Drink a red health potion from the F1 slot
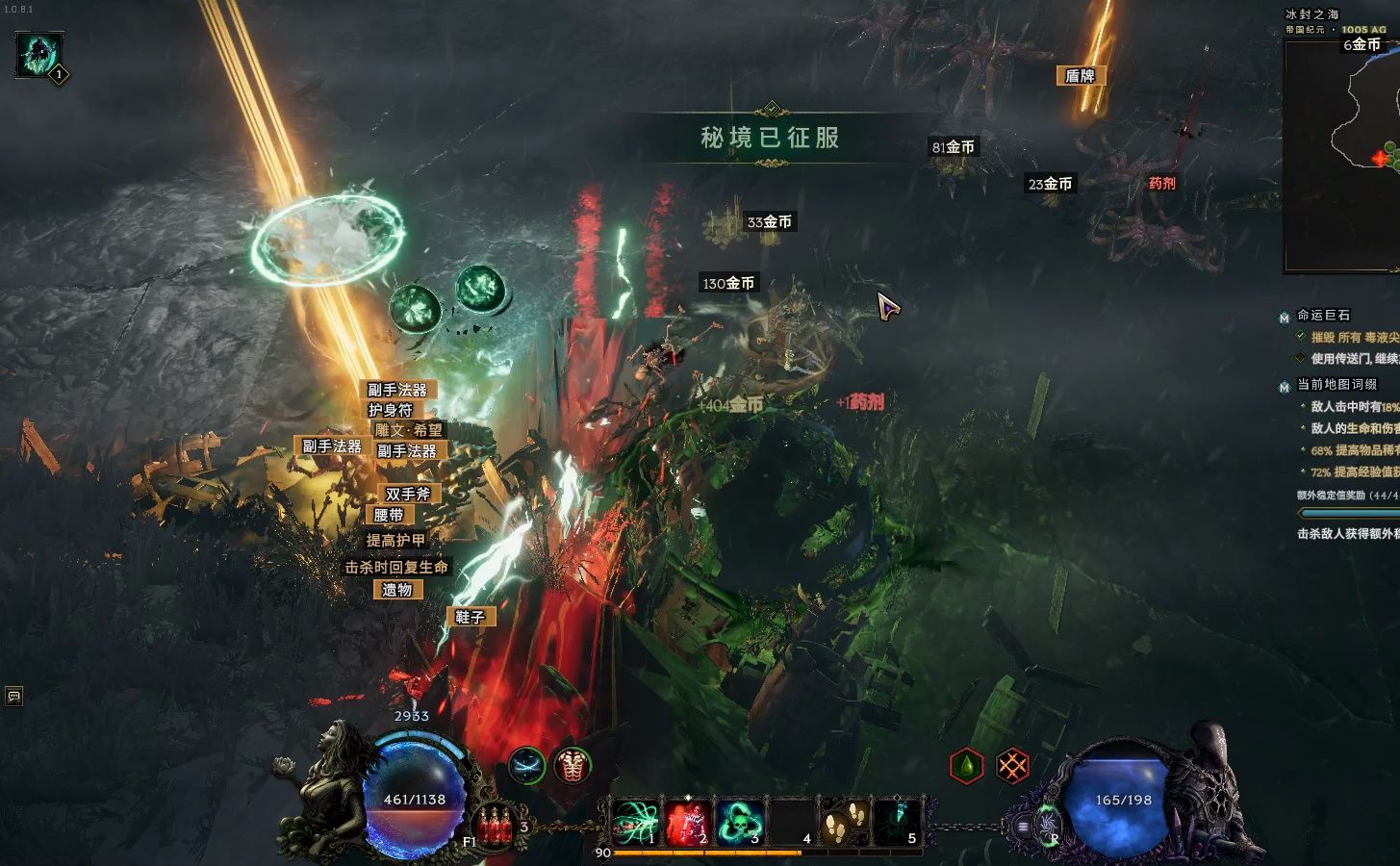The image size is (1400, 866). [495, 826]
